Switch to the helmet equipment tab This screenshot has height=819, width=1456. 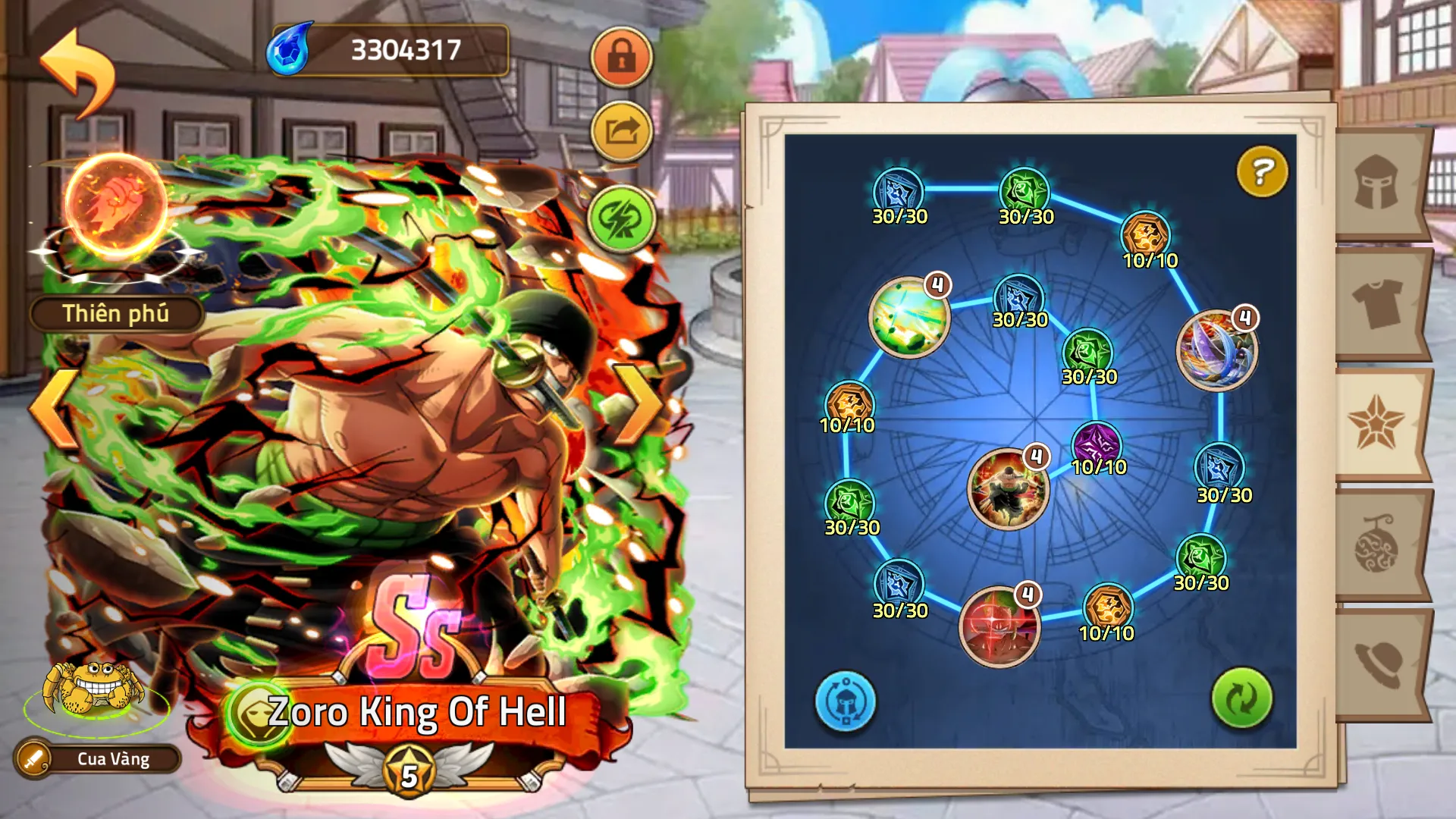[x=1378, y=184]
